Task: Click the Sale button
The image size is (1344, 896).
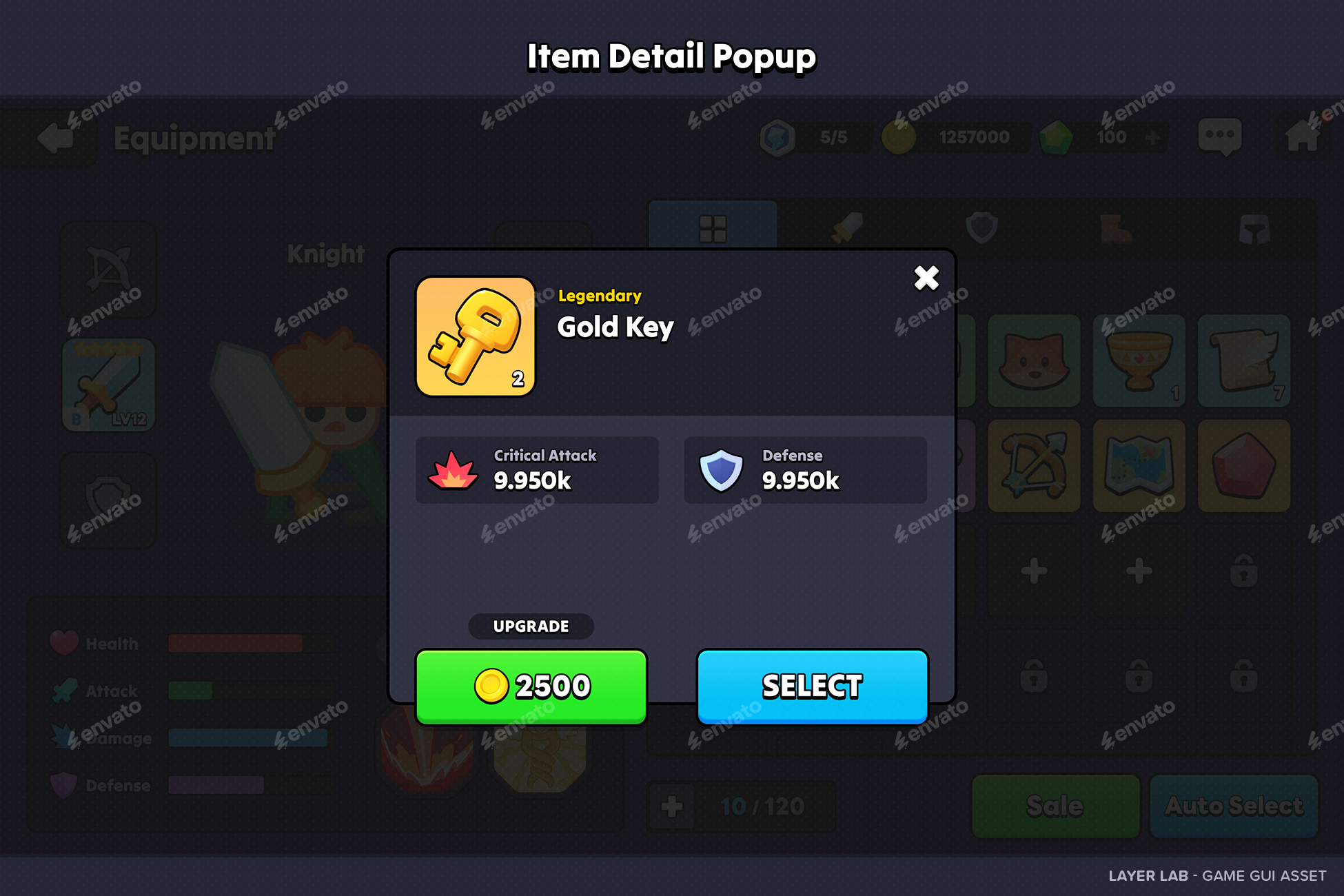Action: 1055,806
